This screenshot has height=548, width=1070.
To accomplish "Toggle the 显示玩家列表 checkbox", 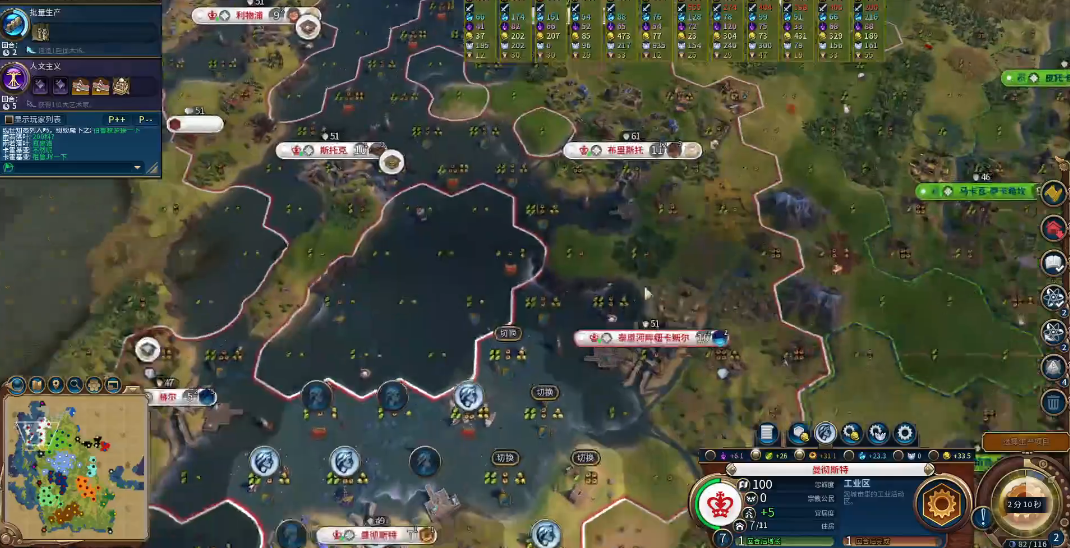I will click(x=9, y=120).
